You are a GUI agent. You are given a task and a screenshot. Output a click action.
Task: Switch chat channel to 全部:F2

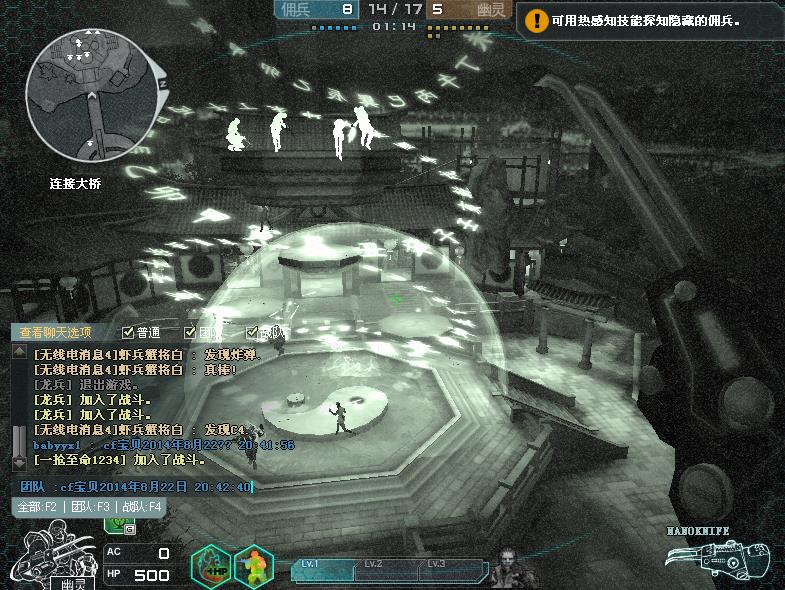pos(37,506)
